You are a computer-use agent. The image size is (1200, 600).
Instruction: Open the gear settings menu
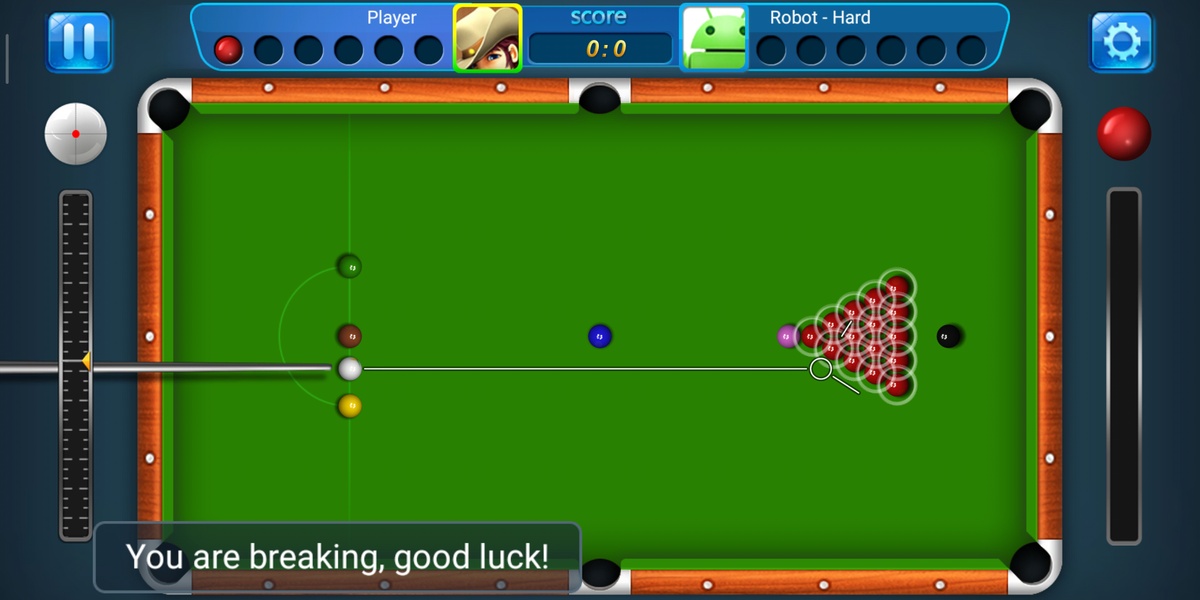(x=1121, y=41)
